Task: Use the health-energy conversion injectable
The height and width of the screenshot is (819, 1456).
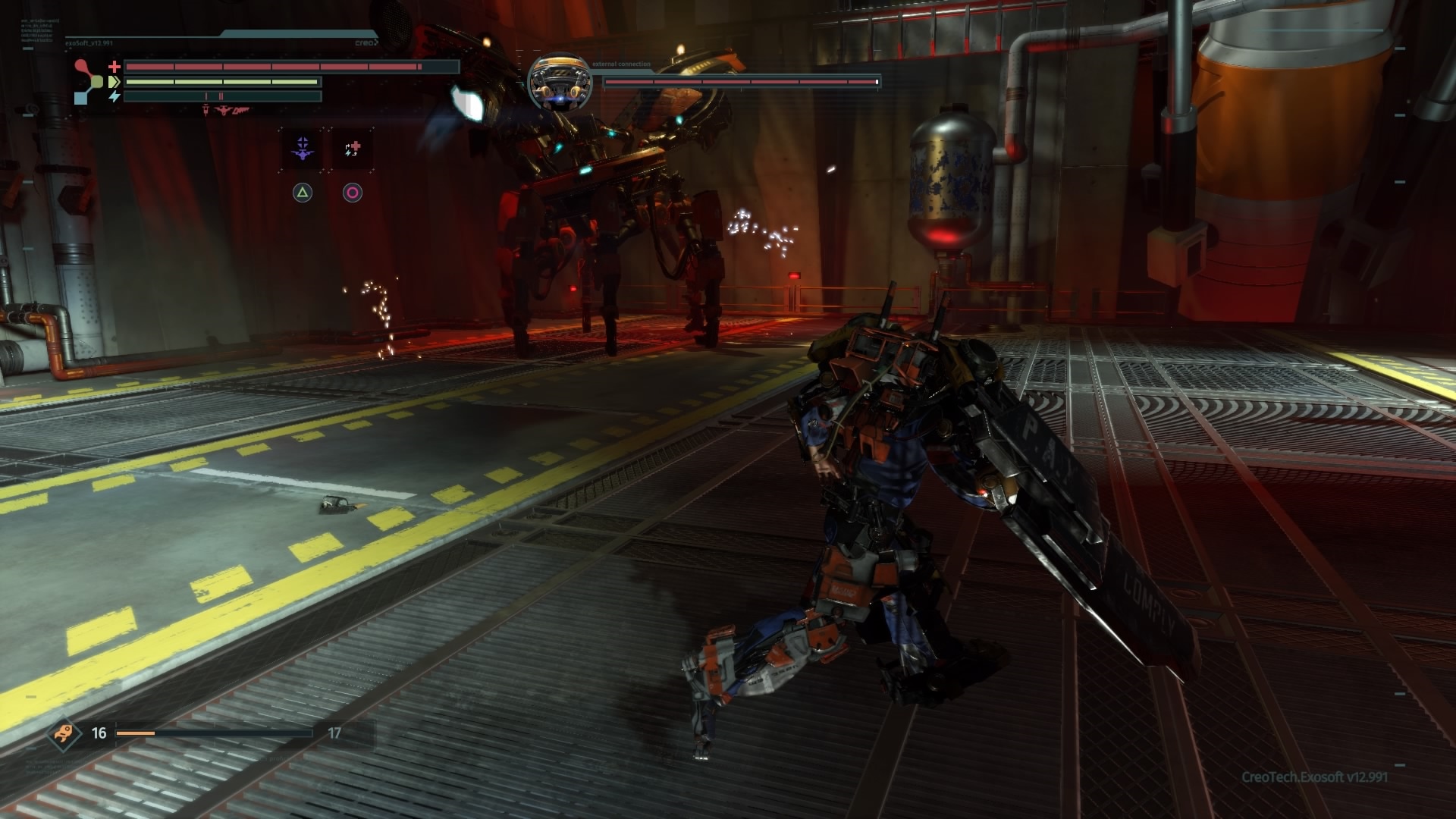Action: pyautogui.click(x=353, y=149)
